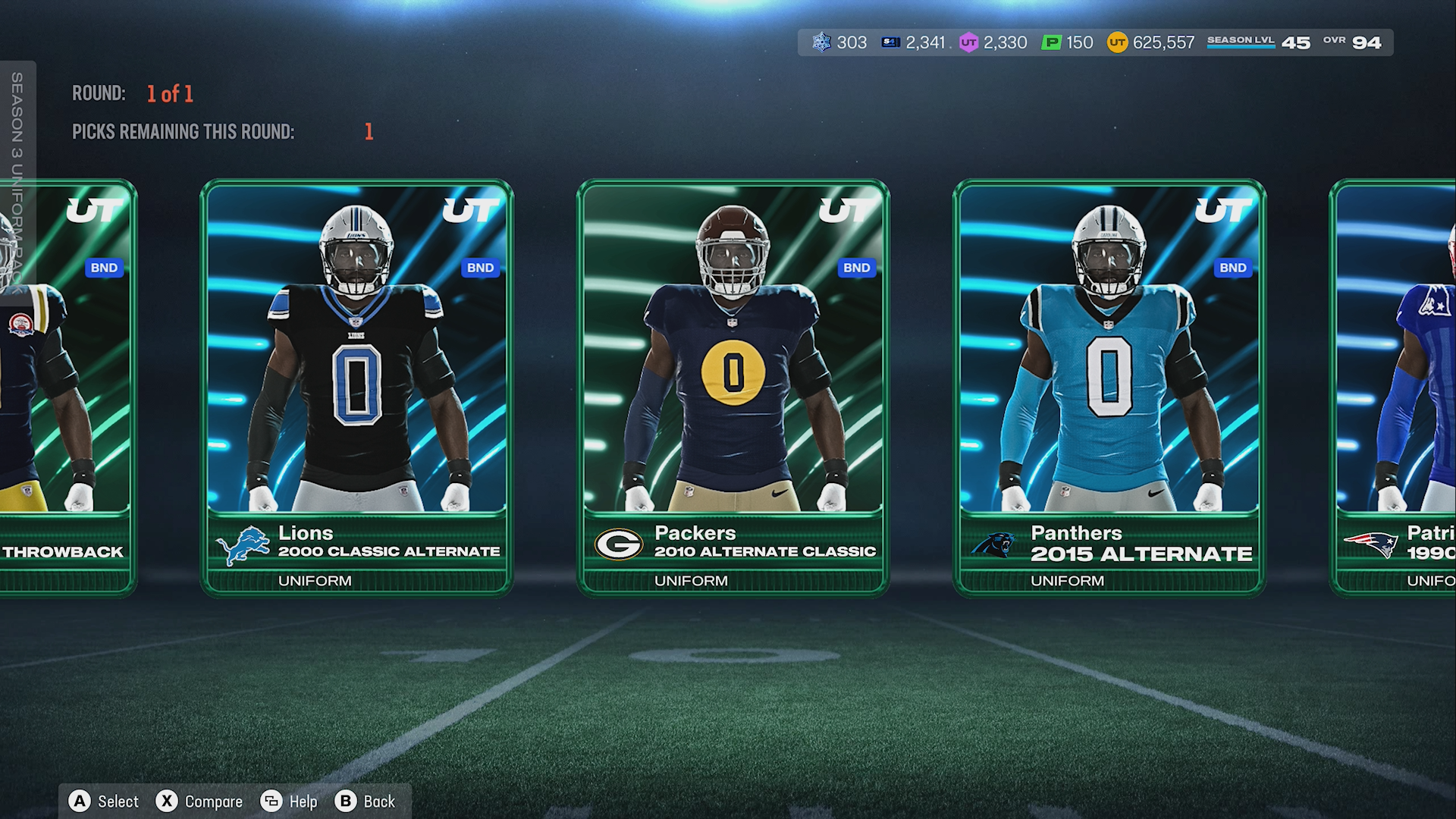Image resolution: width=1456 pixels, height=819 pixels.
Task: Pick the Panthers 2015 Alternate uniform card
Action: tap(1109, 387)
